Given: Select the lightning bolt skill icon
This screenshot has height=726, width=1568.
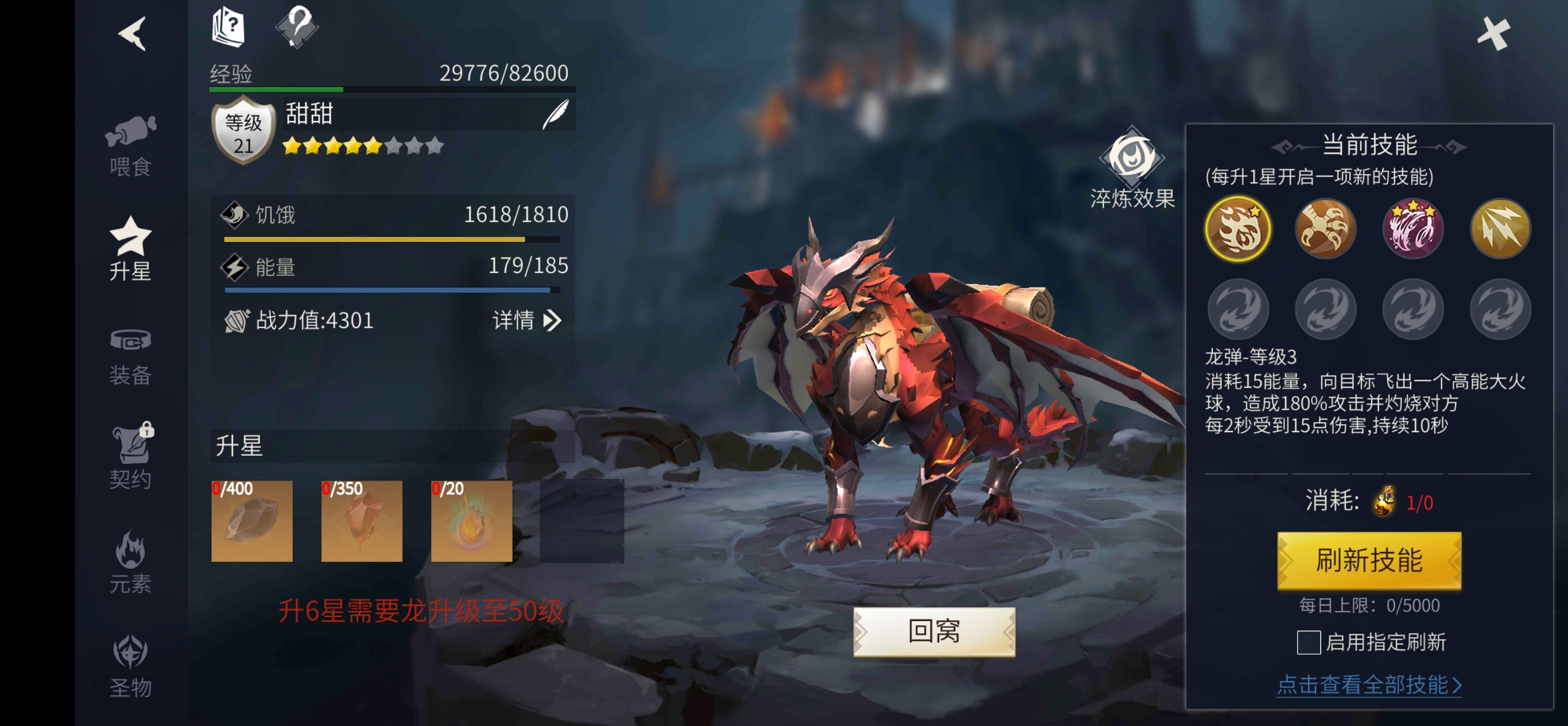Looking at the screenshot, I should pos(1500,229).
